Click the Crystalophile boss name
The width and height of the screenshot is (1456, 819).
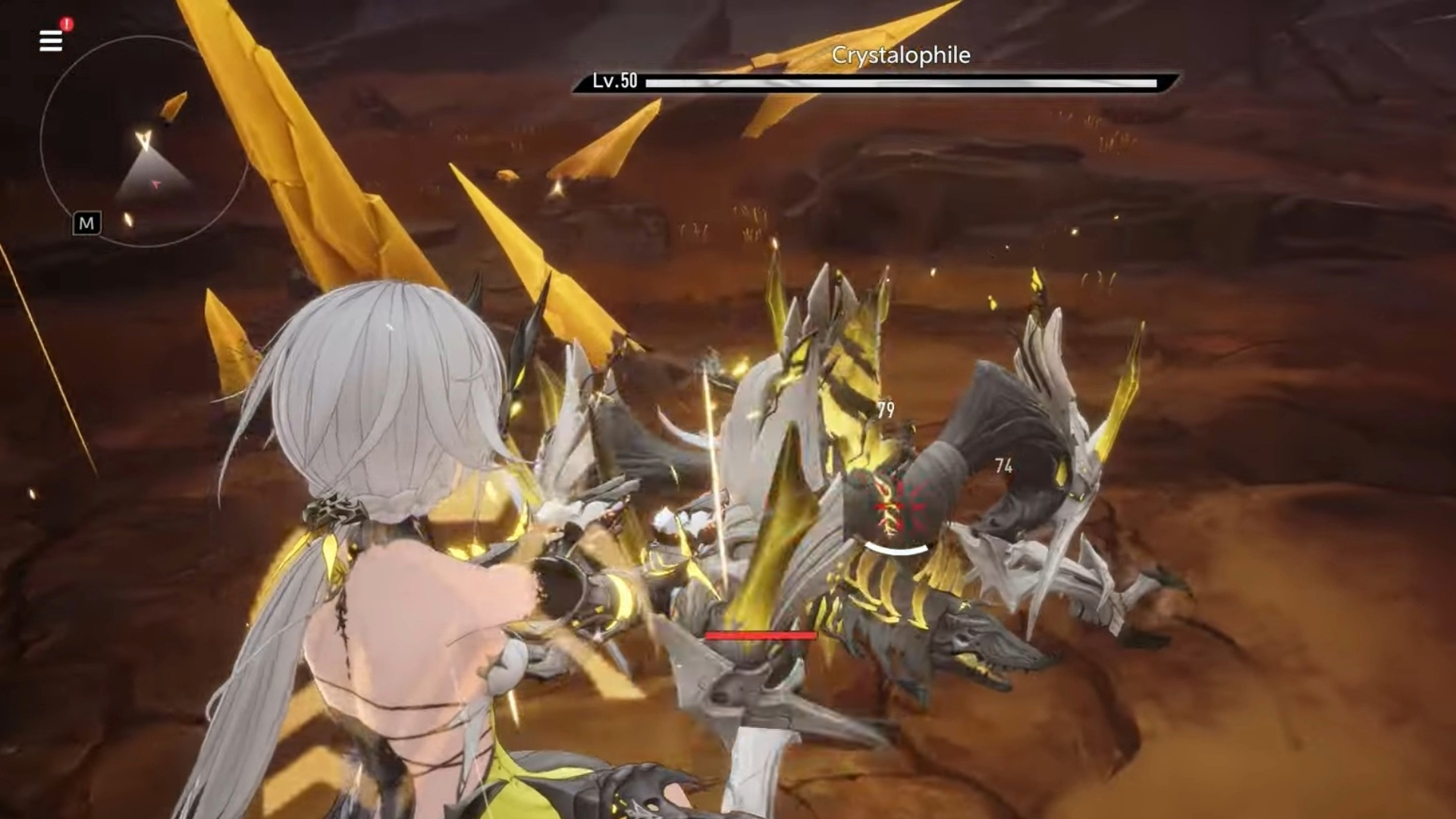coord(901,55)
